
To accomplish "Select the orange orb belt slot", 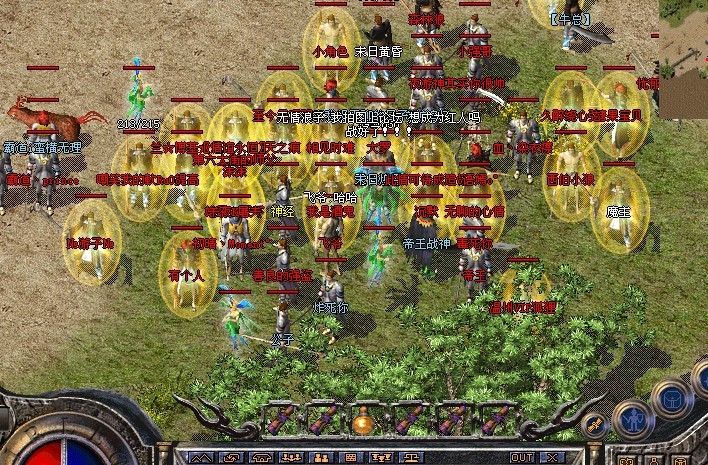I will click(362, 421).
